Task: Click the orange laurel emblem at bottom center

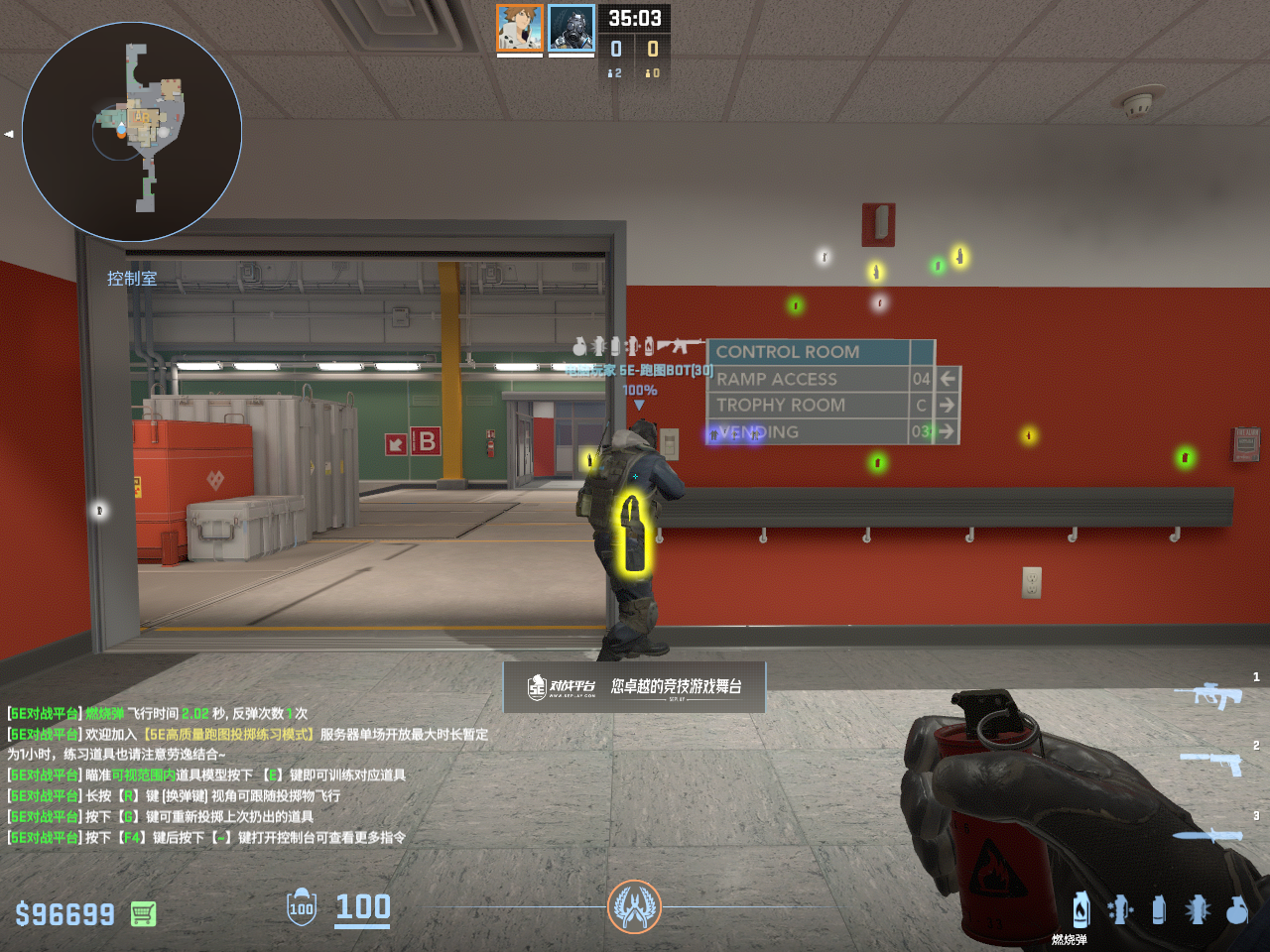Action: click(634, 906)
